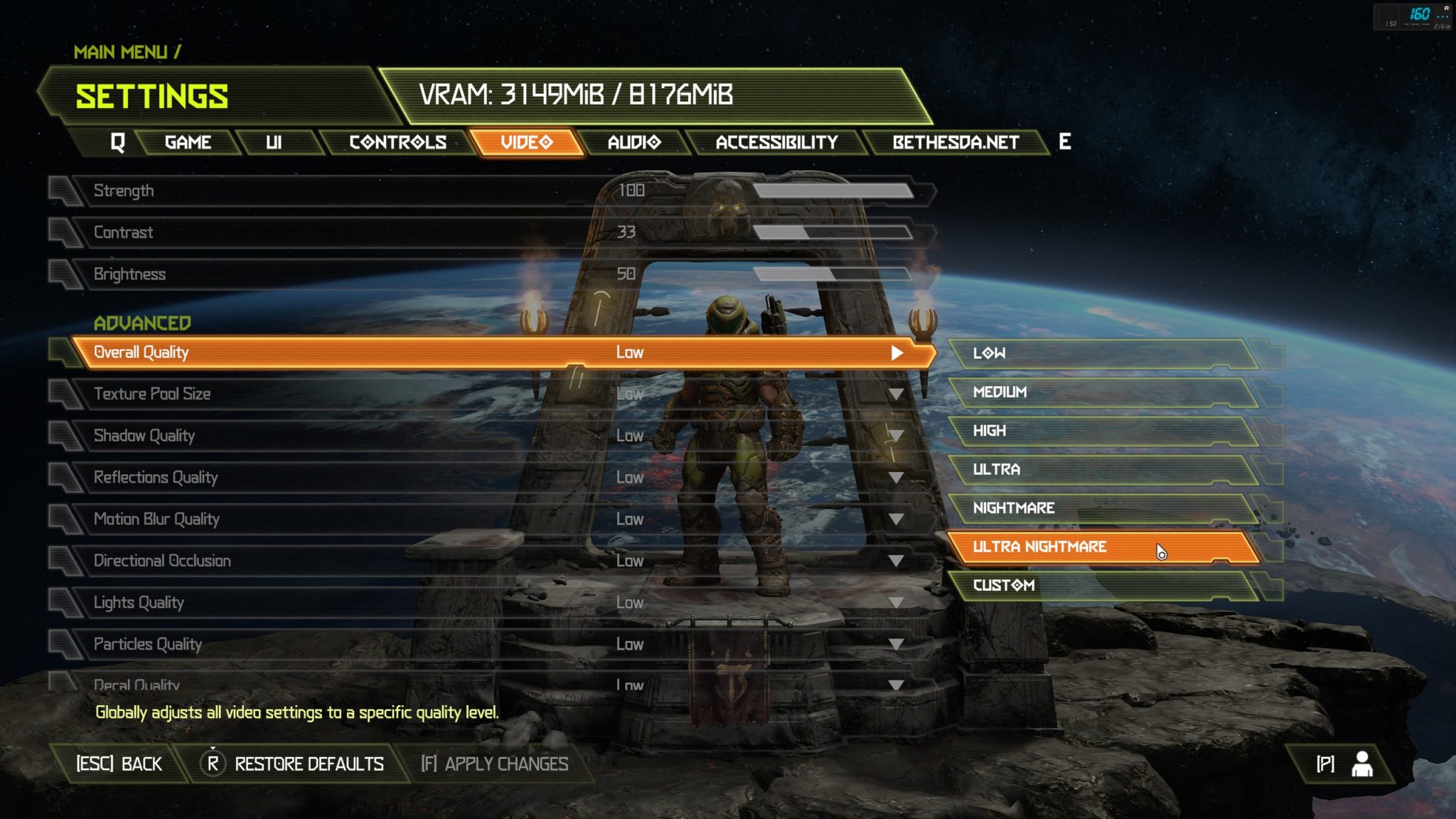Select the Custom quality option

pyautogui.click(x=1102, y=585)
